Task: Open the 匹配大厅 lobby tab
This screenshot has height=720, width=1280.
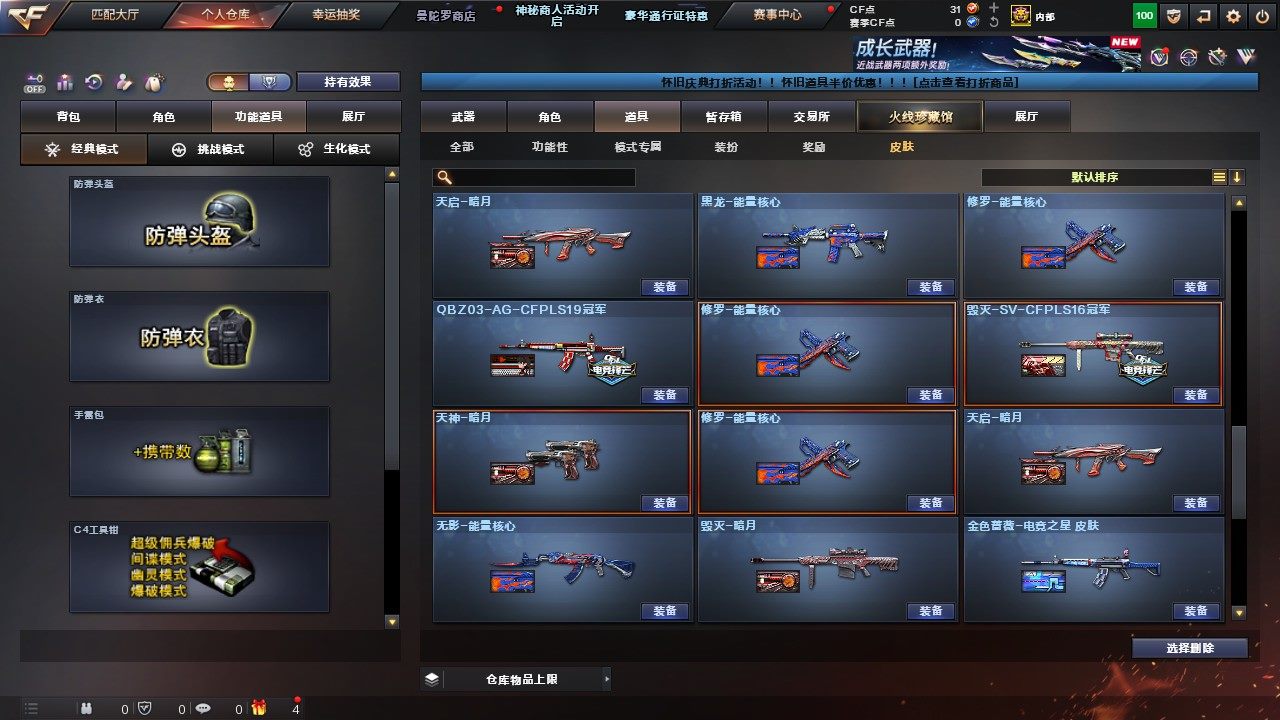Action: (117, 15)
